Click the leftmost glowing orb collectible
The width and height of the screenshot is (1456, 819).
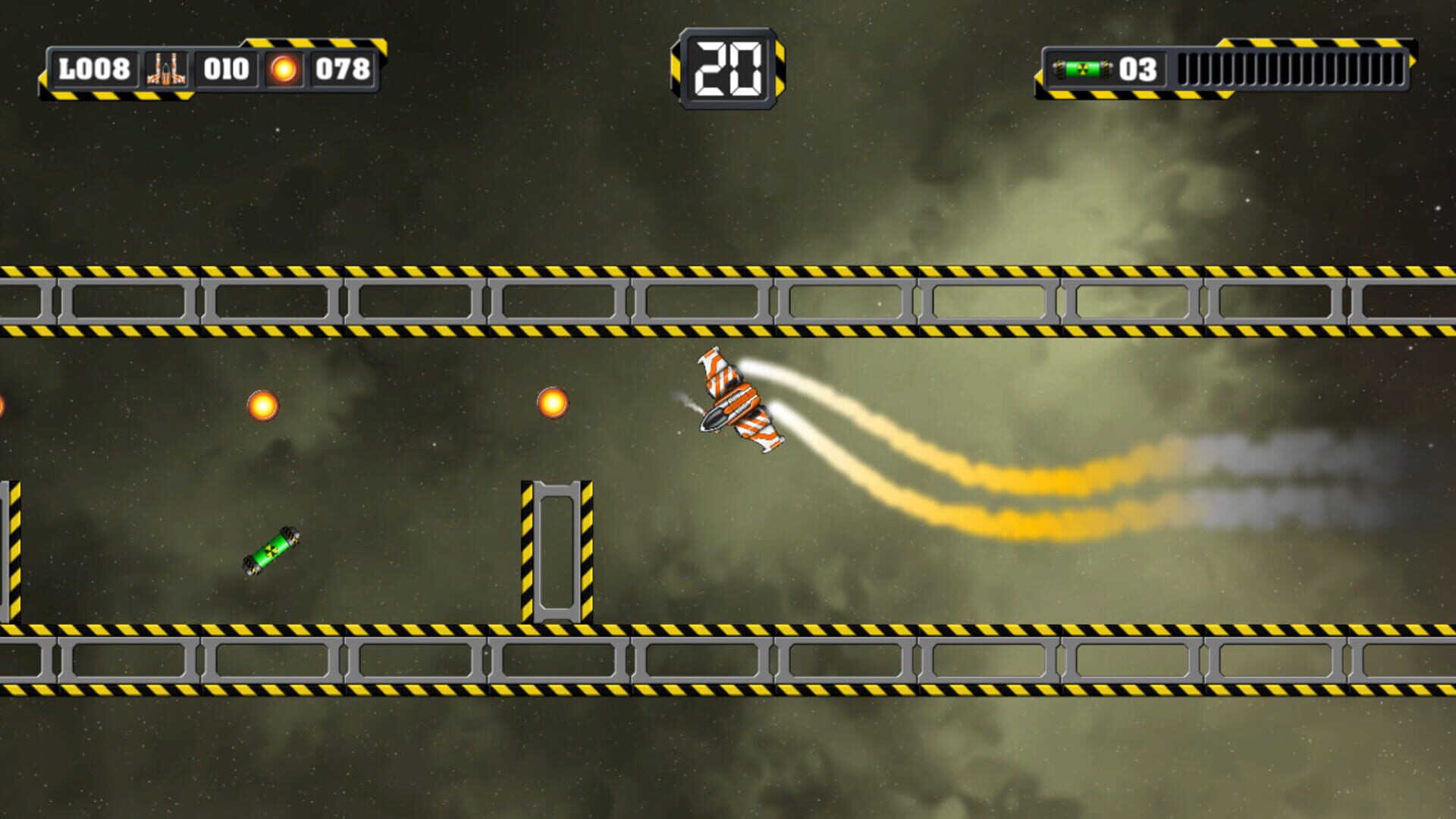tap(262, 406)
